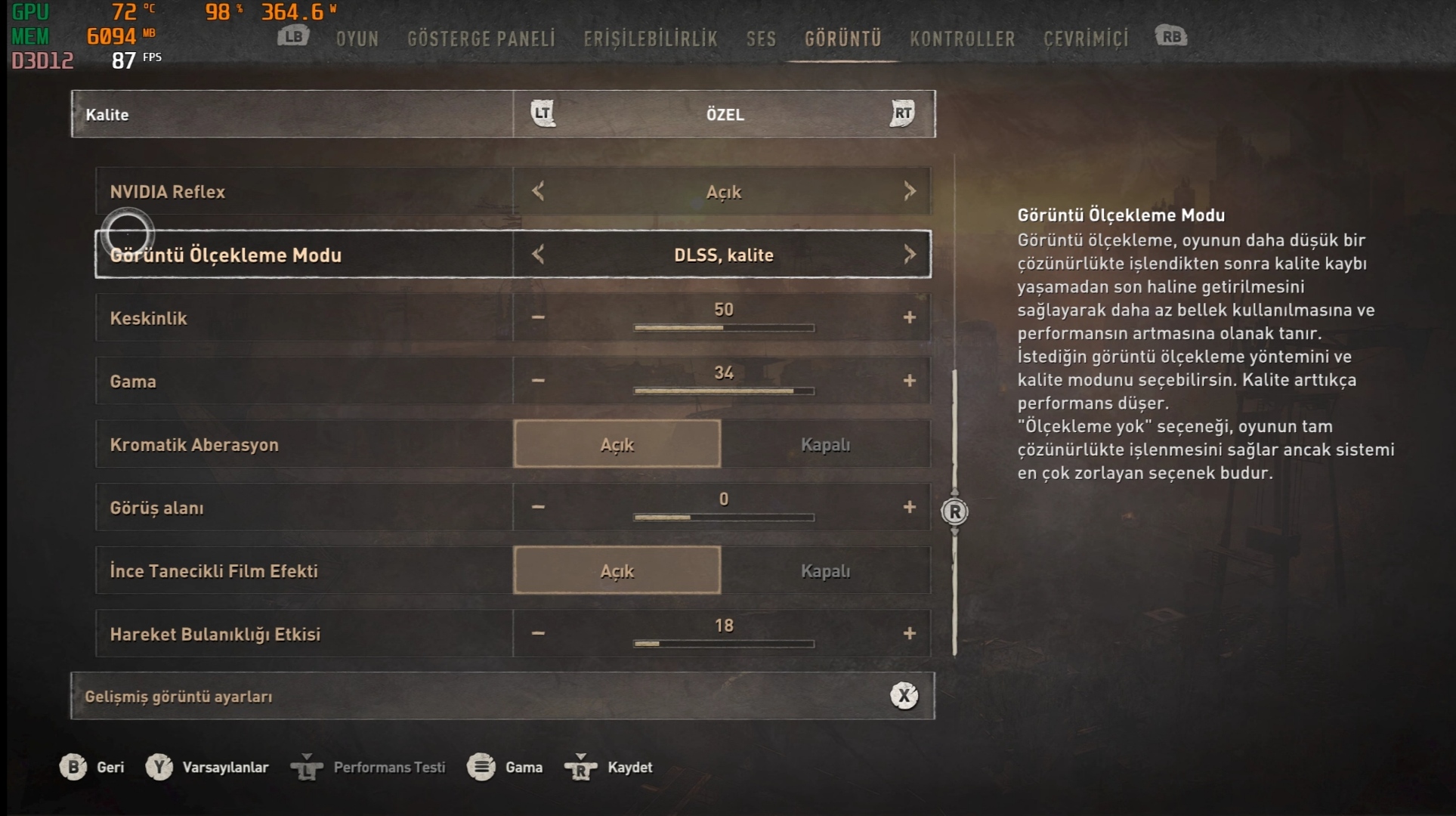Reset settings via Varsayılanlar
Screen dimensions: 1456x816
pos(208,767)
